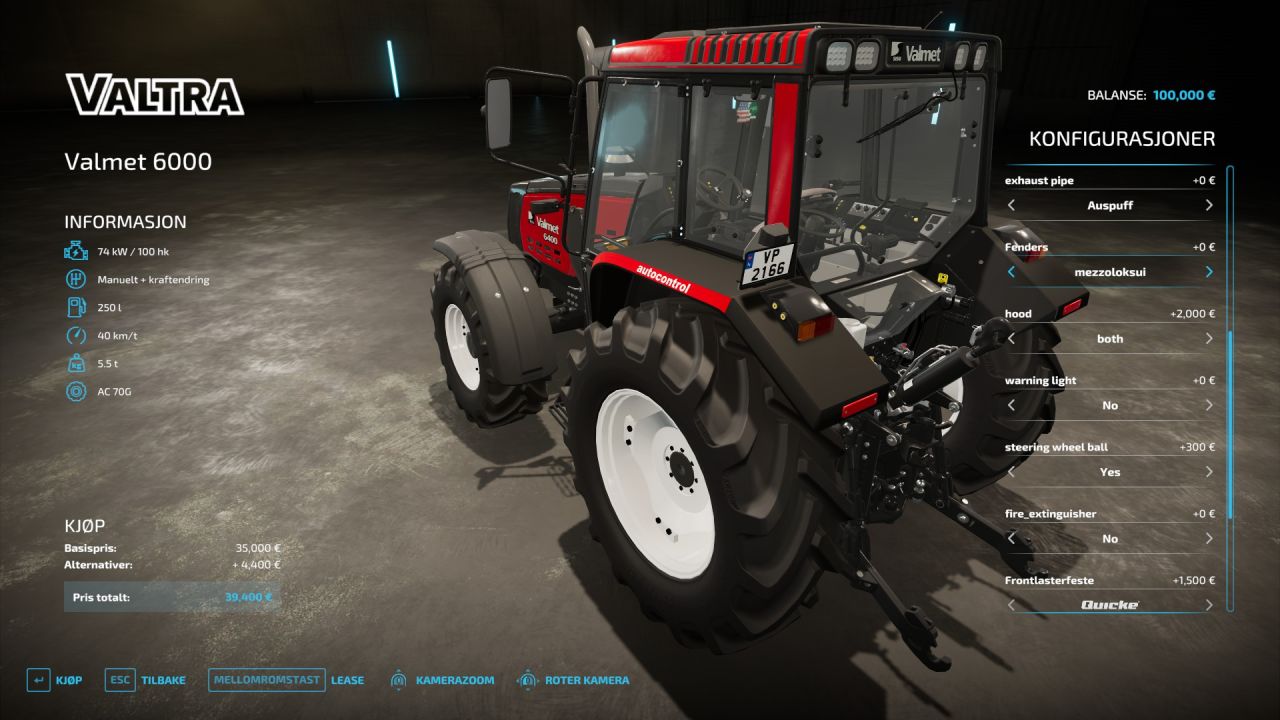Enable the fire_extinguisher option
This screenshot has height=720, width=1280.
(x=1208, y=538)
